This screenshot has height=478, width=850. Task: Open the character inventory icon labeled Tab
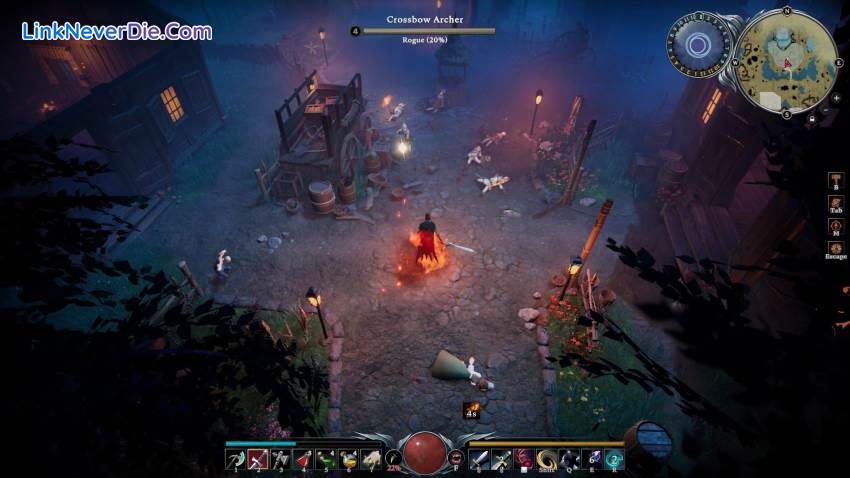835,204
